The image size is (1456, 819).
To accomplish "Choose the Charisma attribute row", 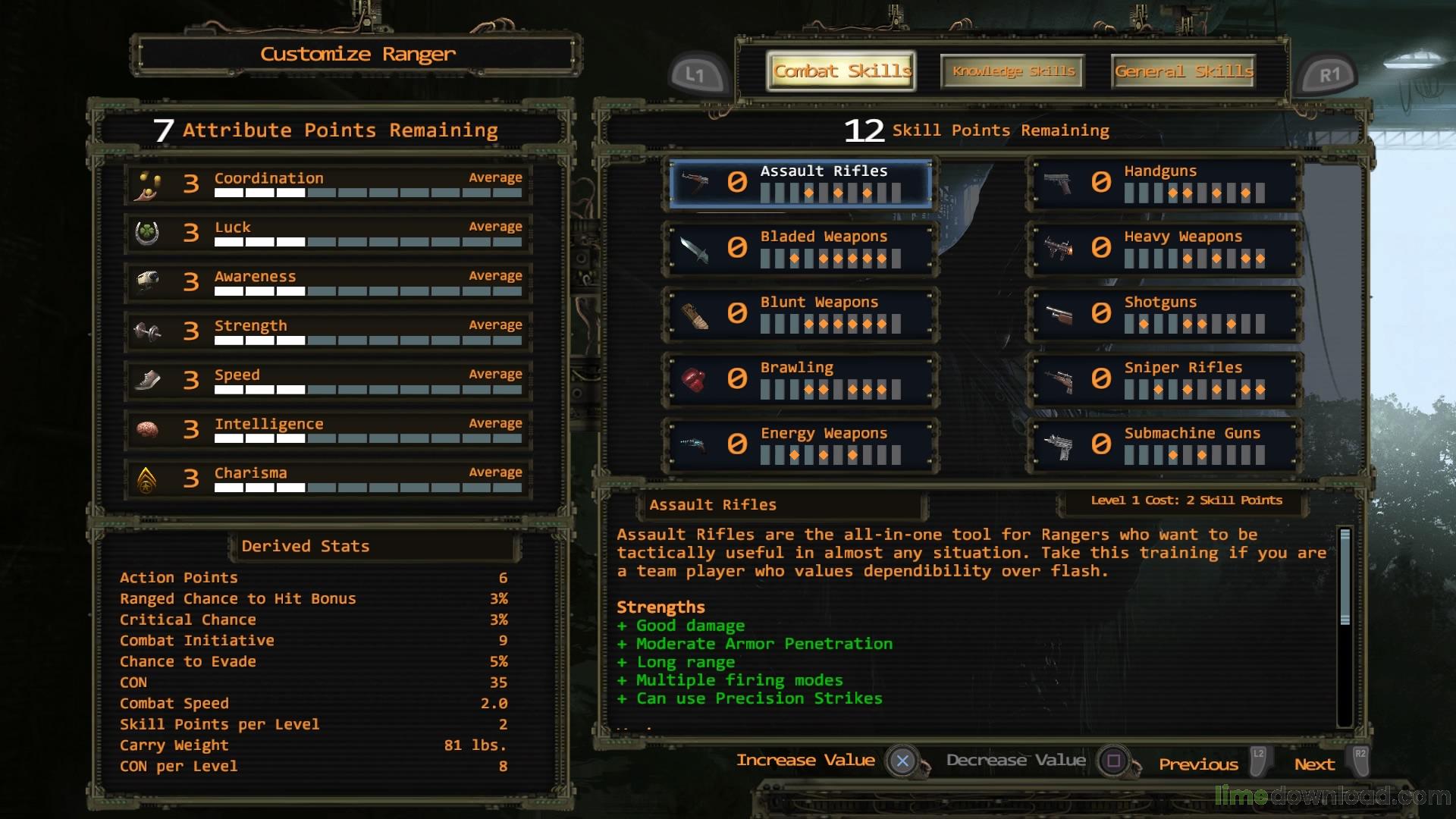I will pos(328,479).
